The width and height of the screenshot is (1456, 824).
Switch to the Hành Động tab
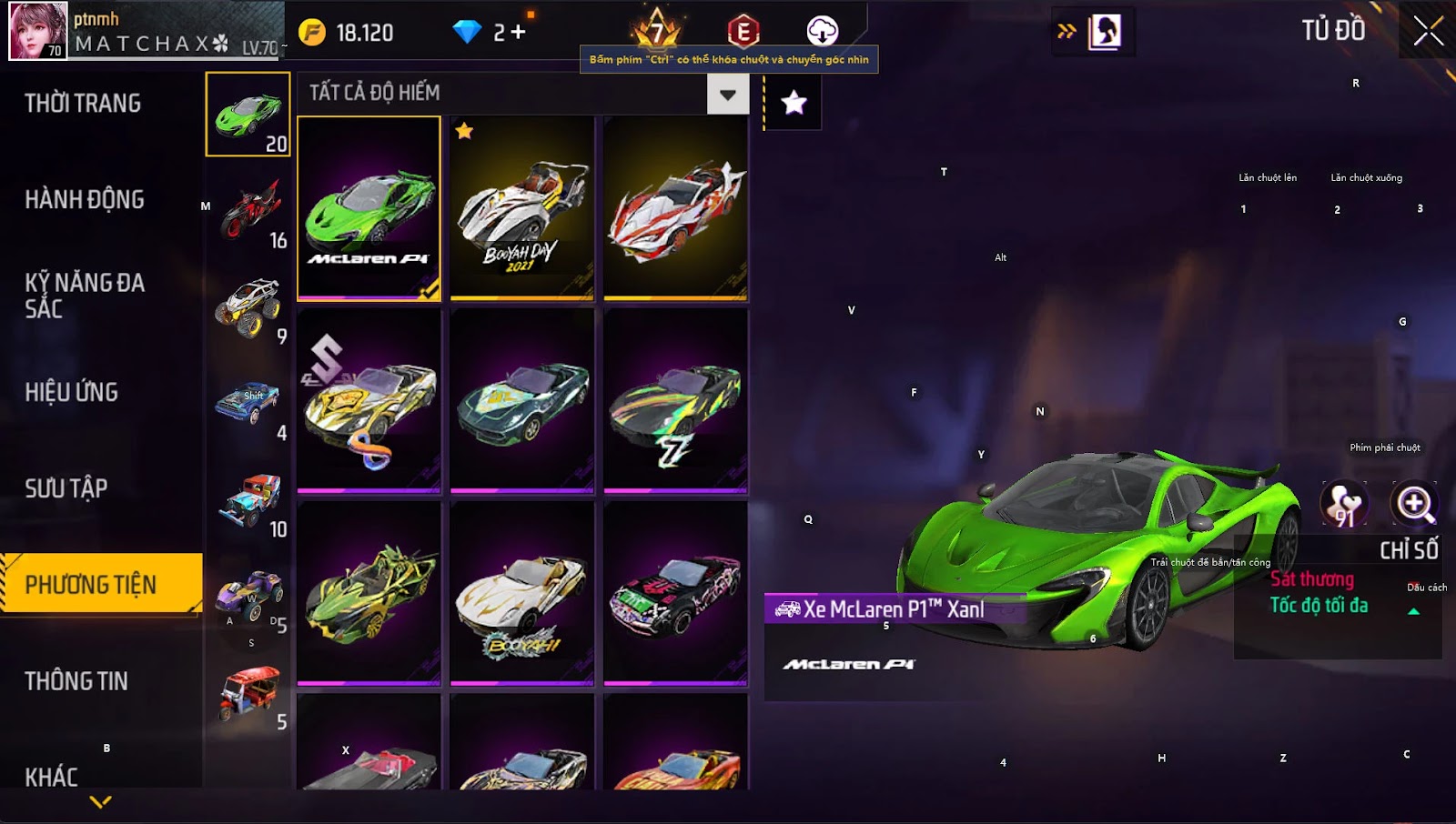point(85,200)
